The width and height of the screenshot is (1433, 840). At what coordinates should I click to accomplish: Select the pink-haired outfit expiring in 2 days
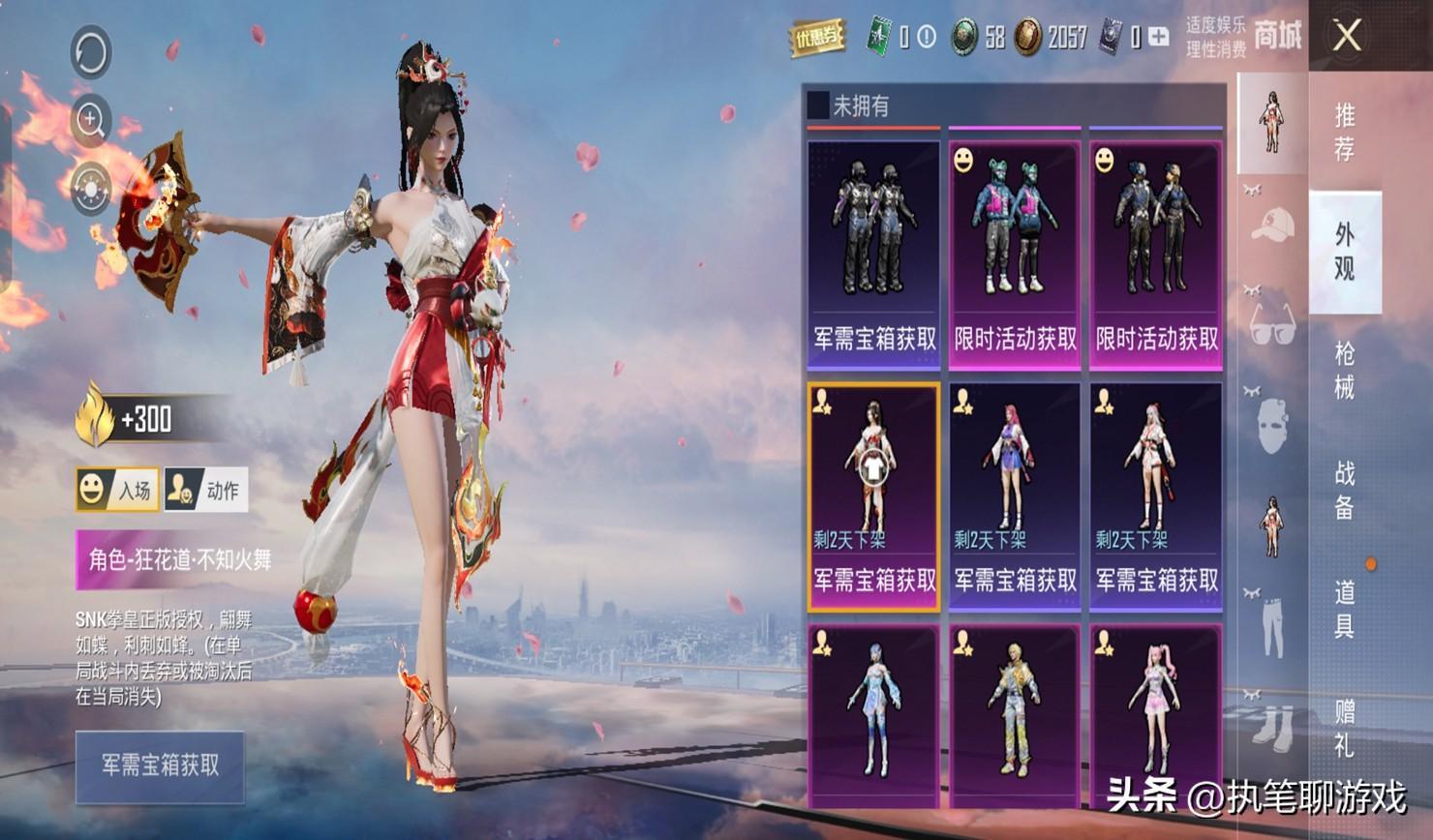pyautogui.click(x=1015, y=495)
